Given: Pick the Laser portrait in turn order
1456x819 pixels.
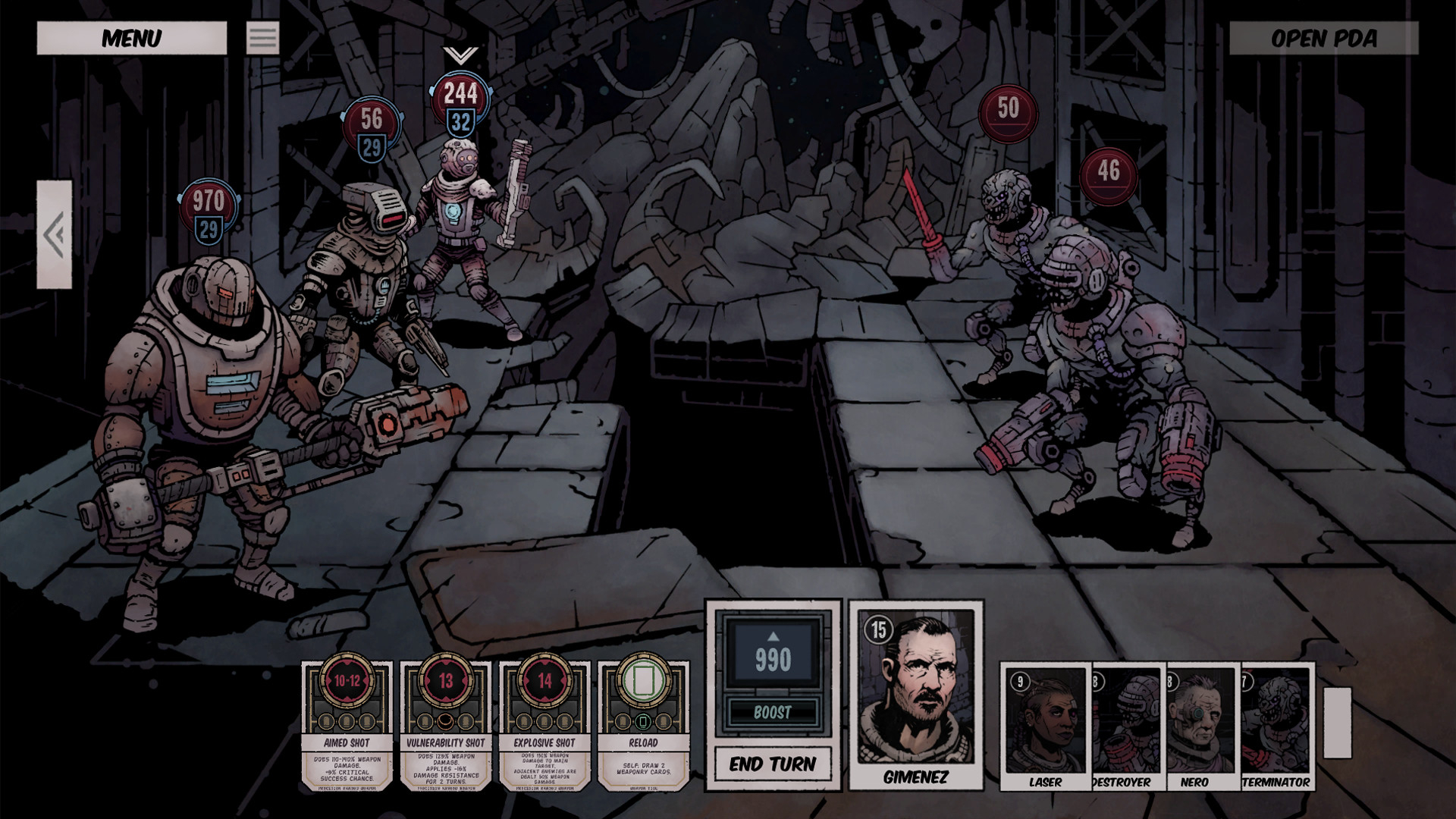Looking at the screenshot, I should (1046, 726).
